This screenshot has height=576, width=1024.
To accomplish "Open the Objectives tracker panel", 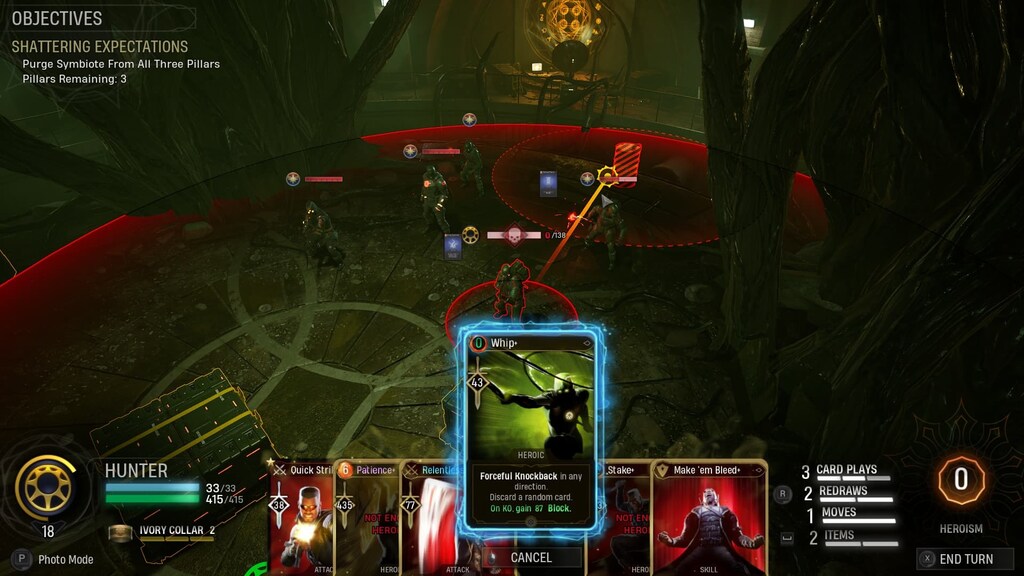I will (57, 19).
